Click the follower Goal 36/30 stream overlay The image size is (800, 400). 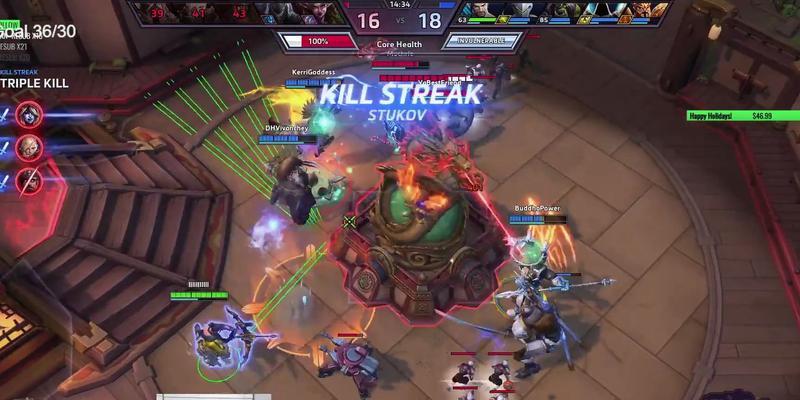[x=38, y=32]
